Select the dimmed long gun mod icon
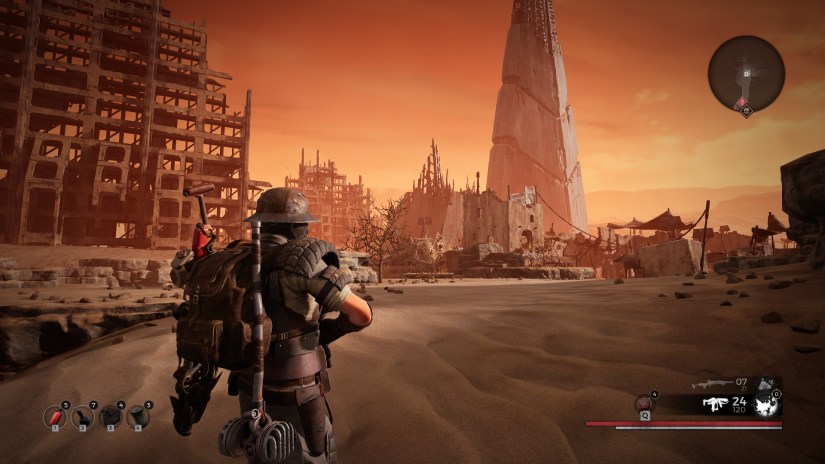The width and height of the screenshot is (825, 464). pos(765,383)
